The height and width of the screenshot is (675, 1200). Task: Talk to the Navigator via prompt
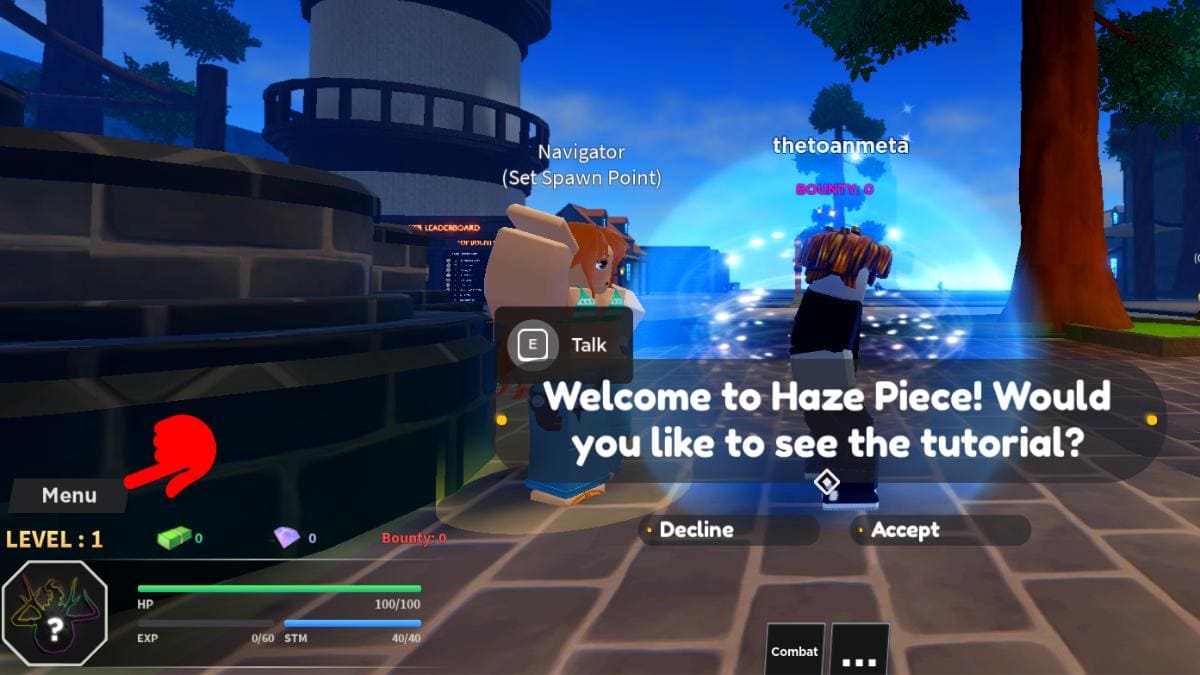tap(565, 345)
